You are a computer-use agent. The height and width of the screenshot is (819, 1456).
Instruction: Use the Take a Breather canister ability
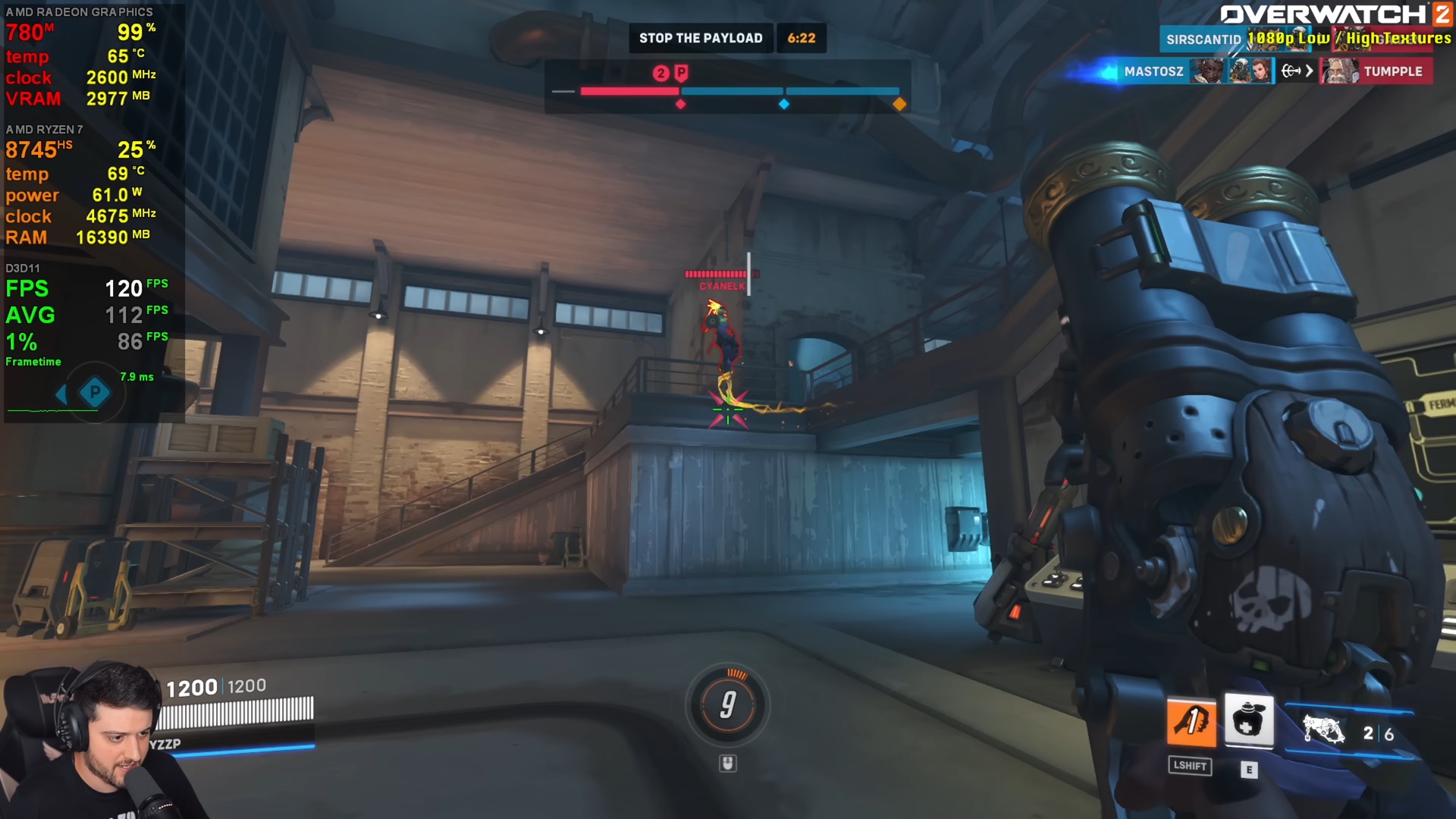[1248, 720]
